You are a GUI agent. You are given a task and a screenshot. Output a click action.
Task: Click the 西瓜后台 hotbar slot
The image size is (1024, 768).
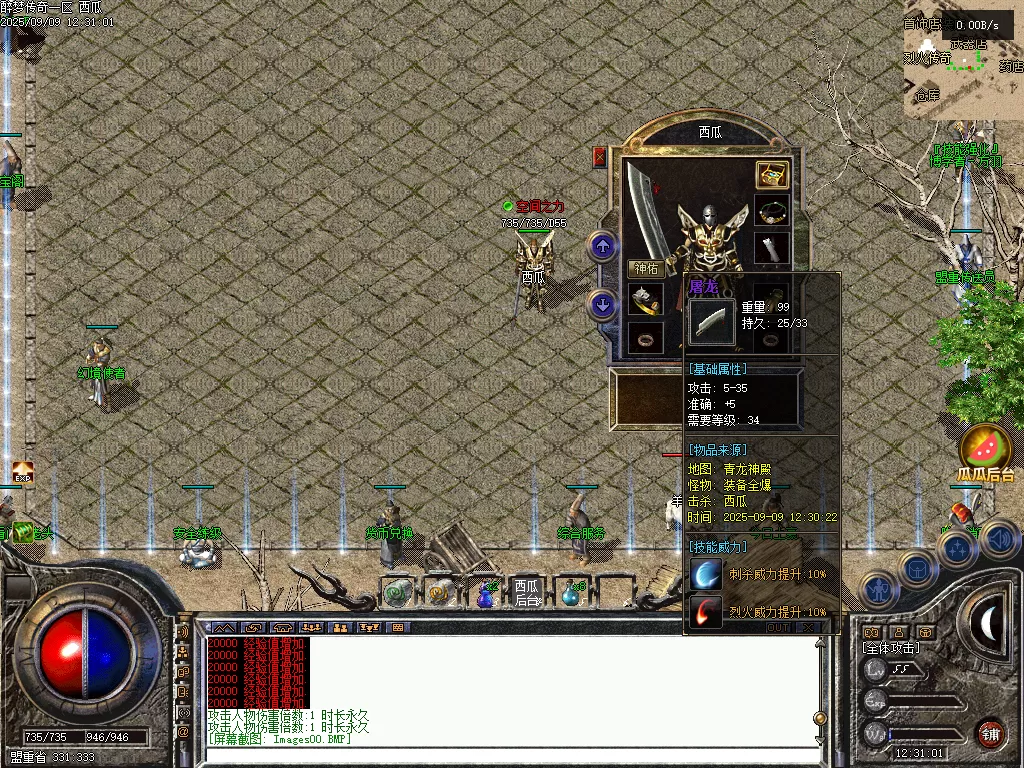[526, 592]
